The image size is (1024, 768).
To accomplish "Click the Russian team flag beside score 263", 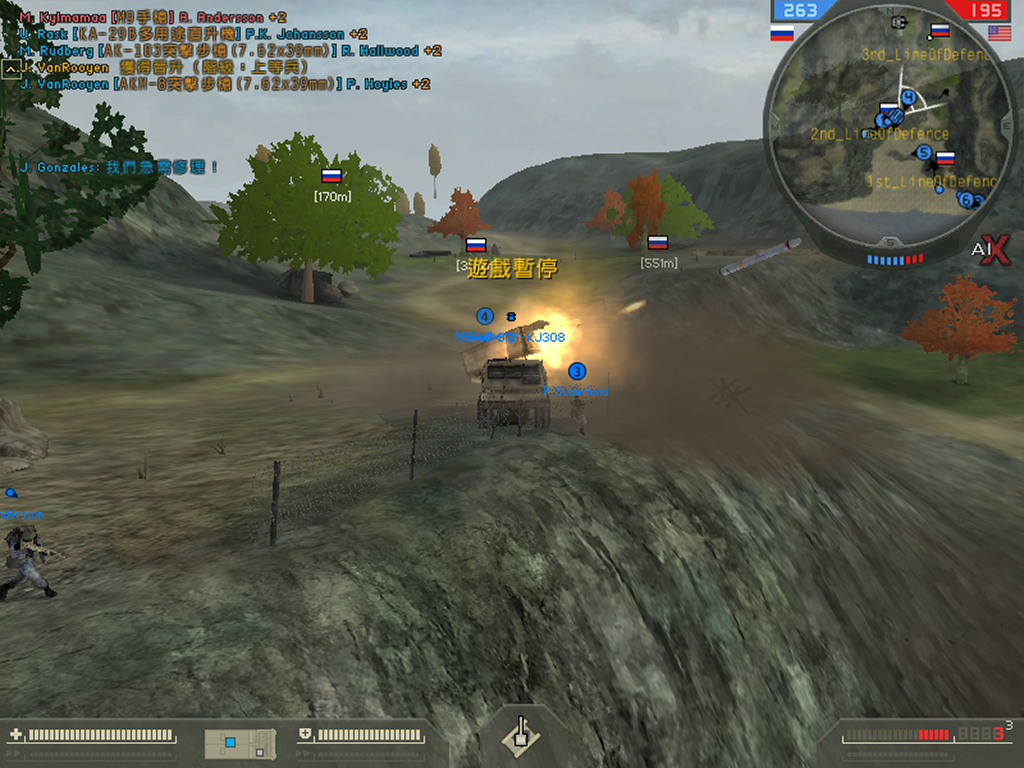I will [x=782, y=33].
